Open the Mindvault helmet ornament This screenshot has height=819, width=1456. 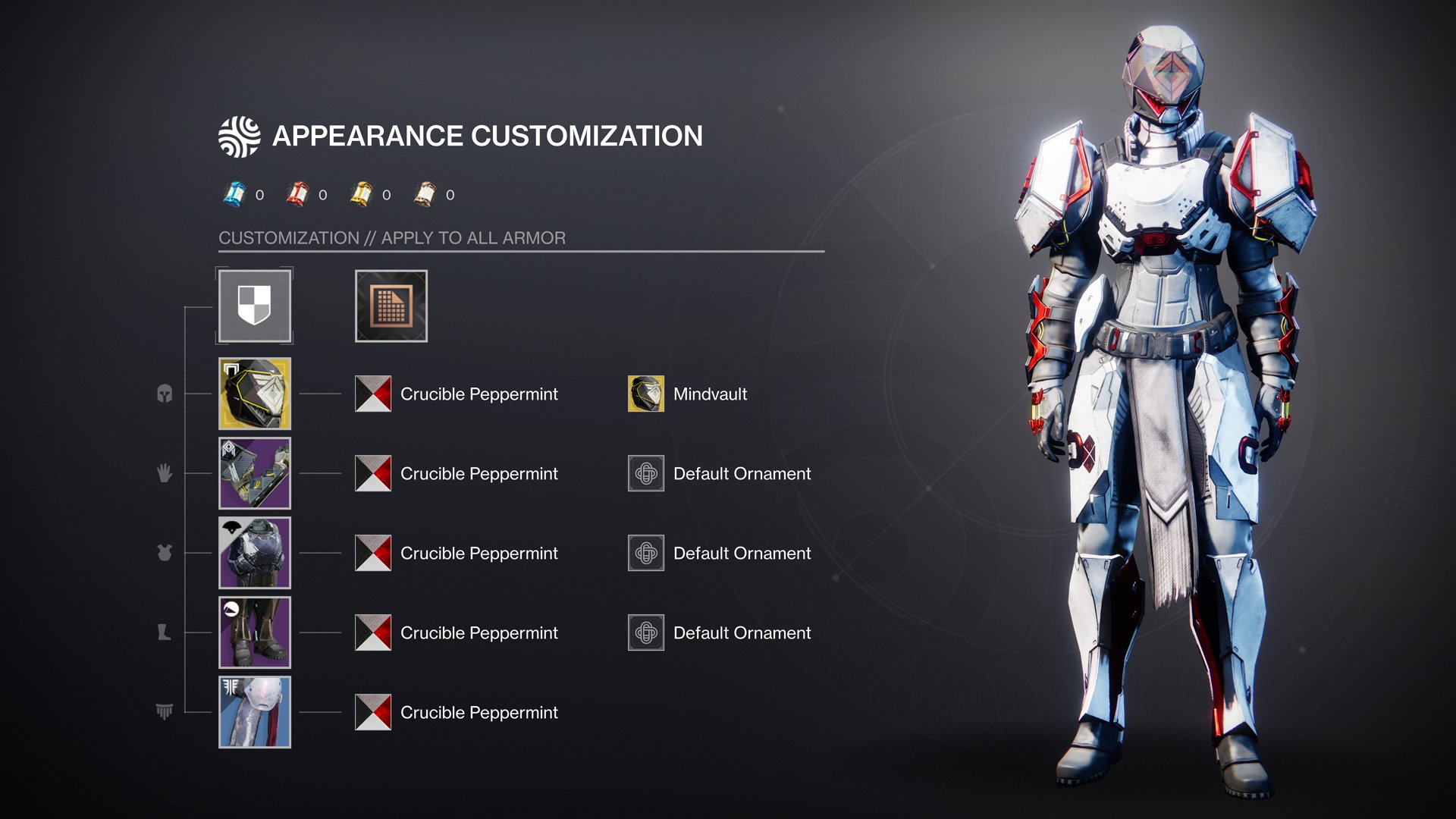pos(646,394)
